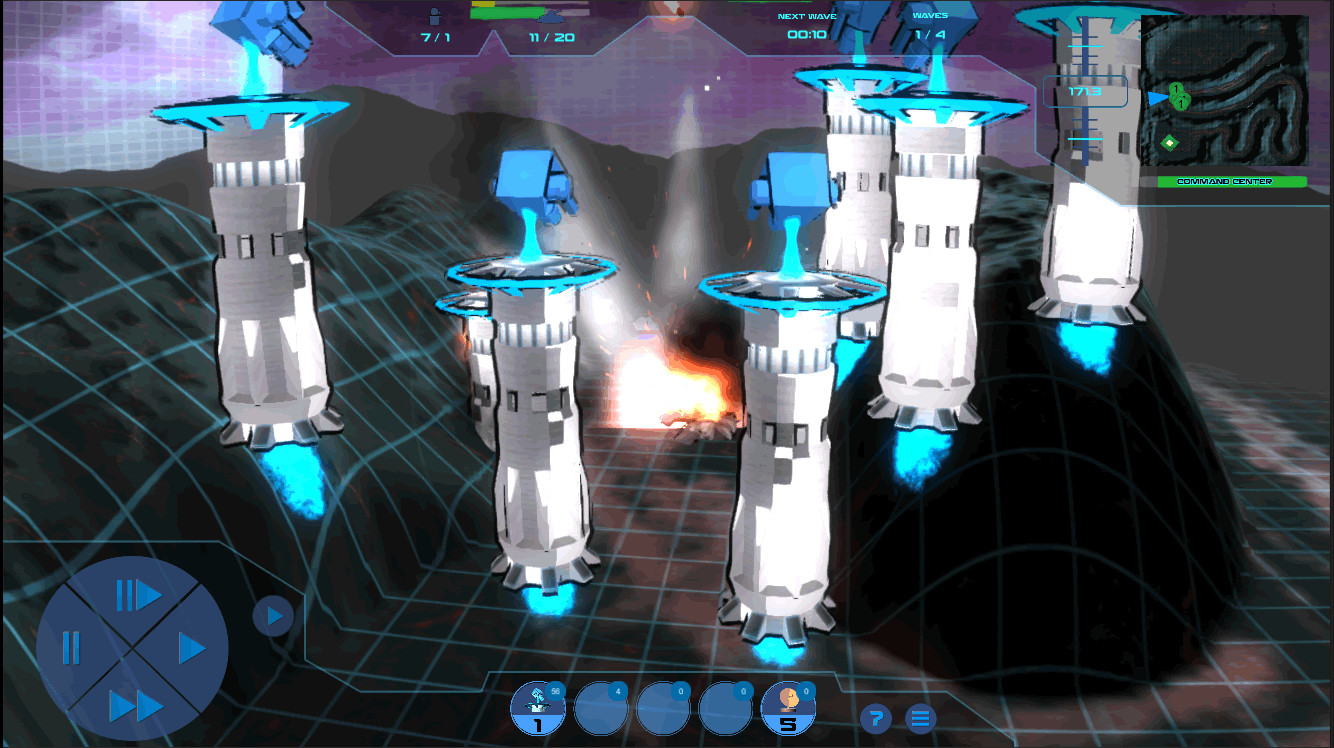This screenshot has height=748, width=1334.
Task: Click the green resource bar showing 11/20
Action: point(540,27)
